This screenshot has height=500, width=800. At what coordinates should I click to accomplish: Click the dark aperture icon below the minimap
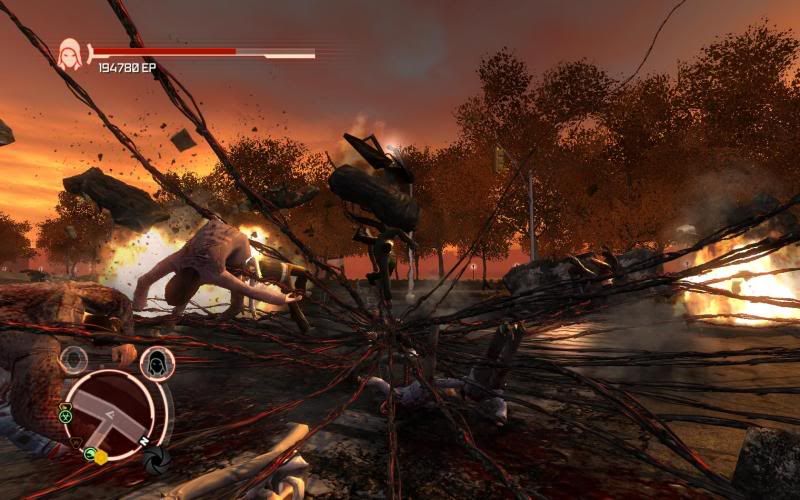156,461
